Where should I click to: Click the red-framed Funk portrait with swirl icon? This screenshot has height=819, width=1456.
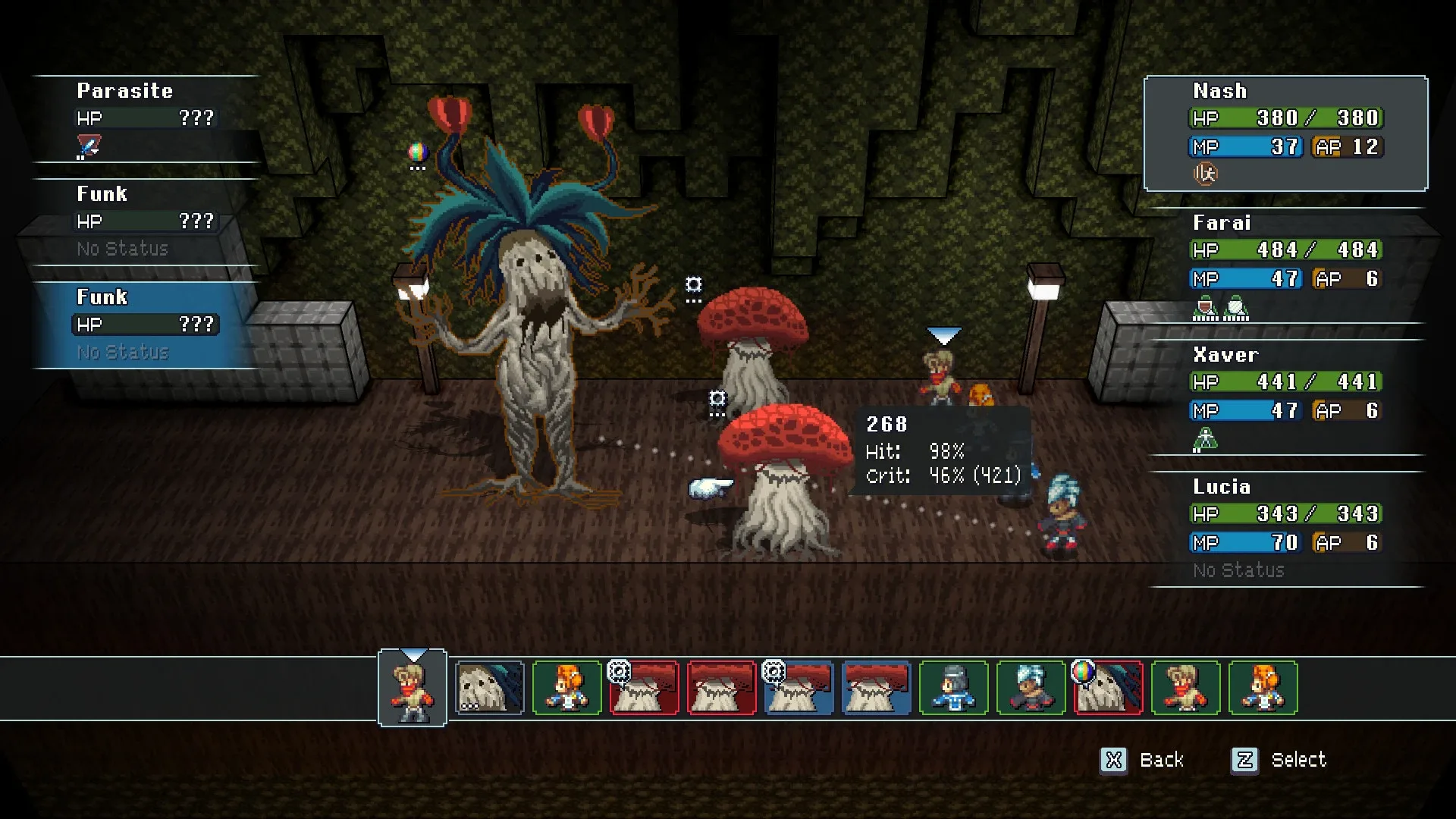[645, 689]
